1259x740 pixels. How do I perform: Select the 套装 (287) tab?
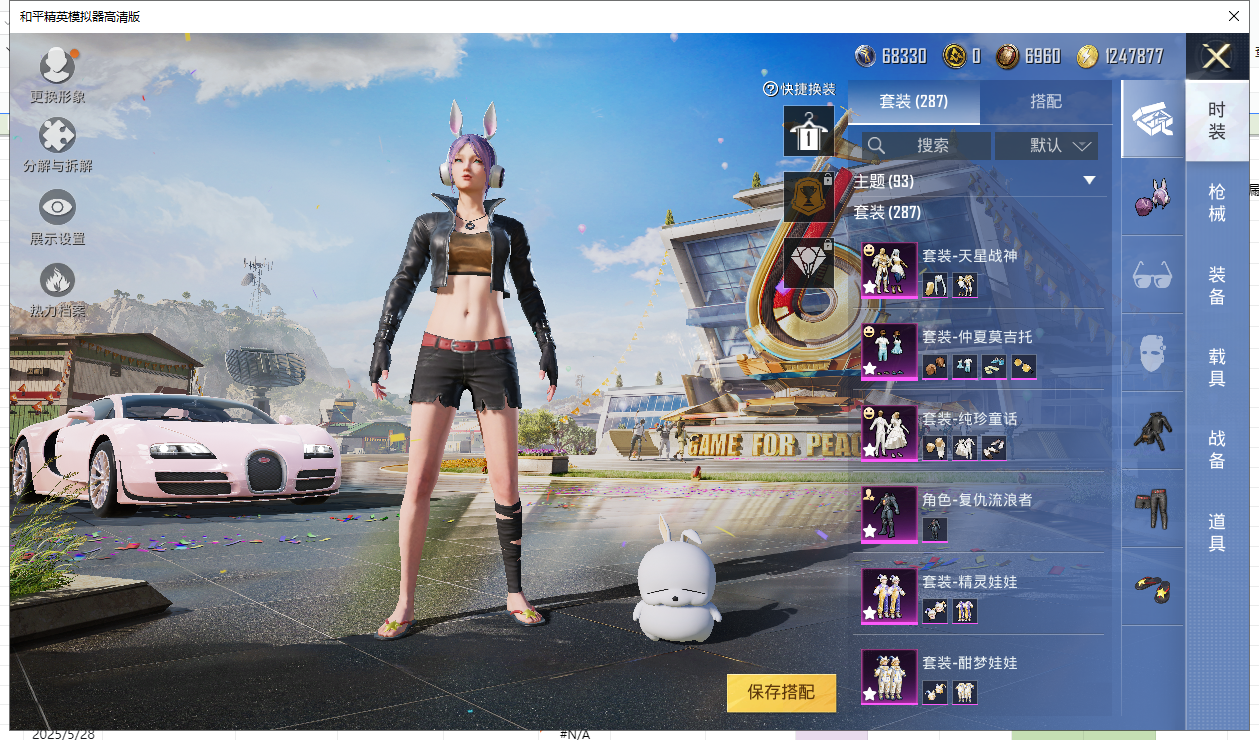[x=913, y=102]
